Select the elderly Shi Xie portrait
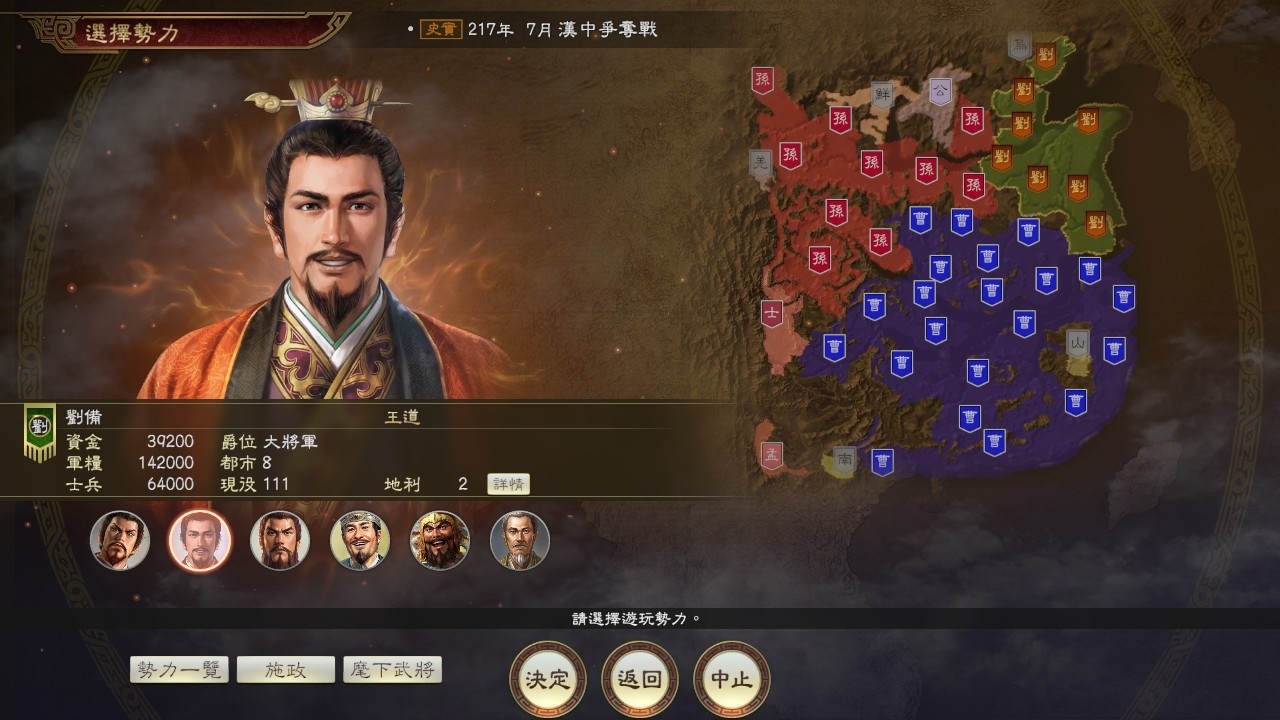The height and width of the screenshot is (720, 1280). 520,540
